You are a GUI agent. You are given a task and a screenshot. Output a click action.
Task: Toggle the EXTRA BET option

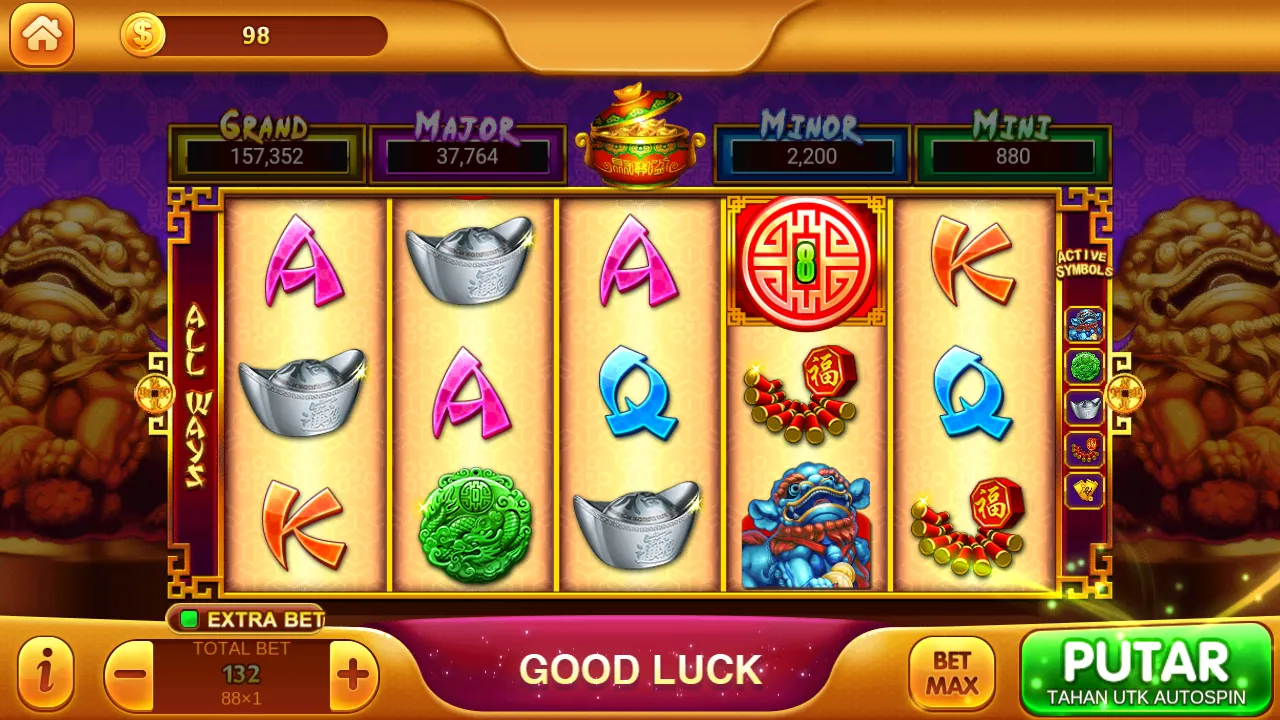click(x=246, y=620)
